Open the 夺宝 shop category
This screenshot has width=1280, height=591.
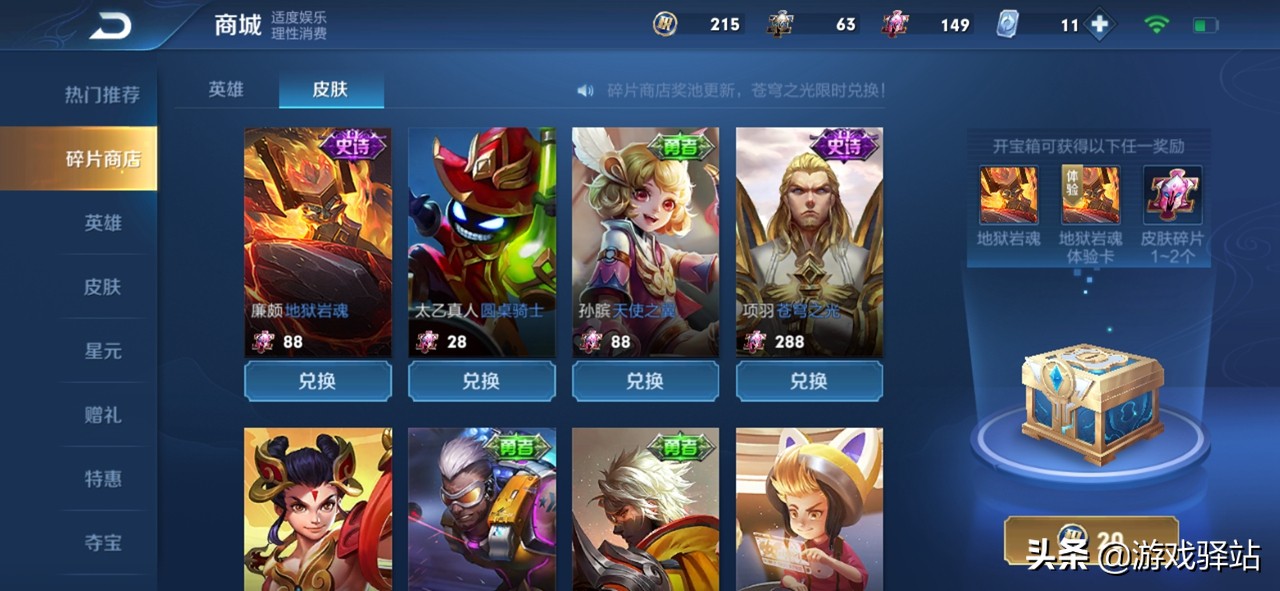tap(102, 543)
